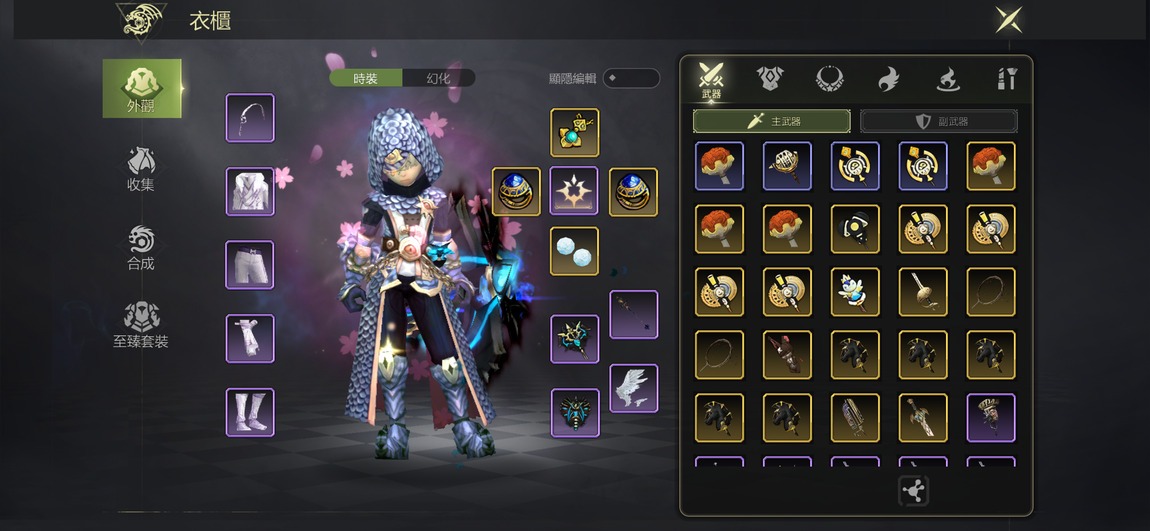Select the 副武器 off-hand weapon tab
The height and width of the screenshot is (531, 1150).
938,121
